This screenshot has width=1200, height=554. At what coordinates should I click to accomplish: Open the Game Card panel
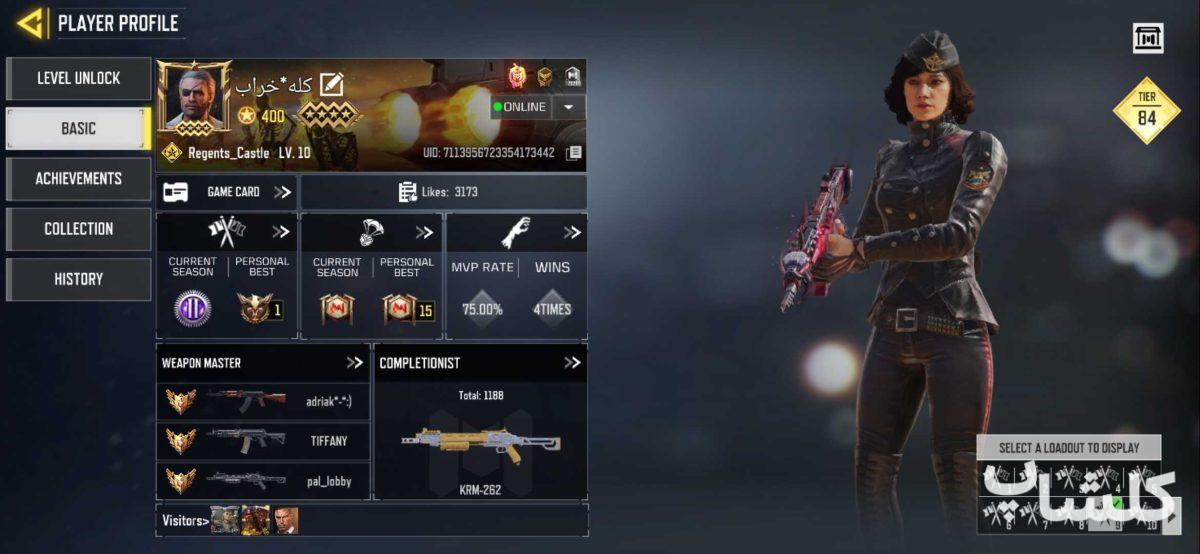pos(227,192)
